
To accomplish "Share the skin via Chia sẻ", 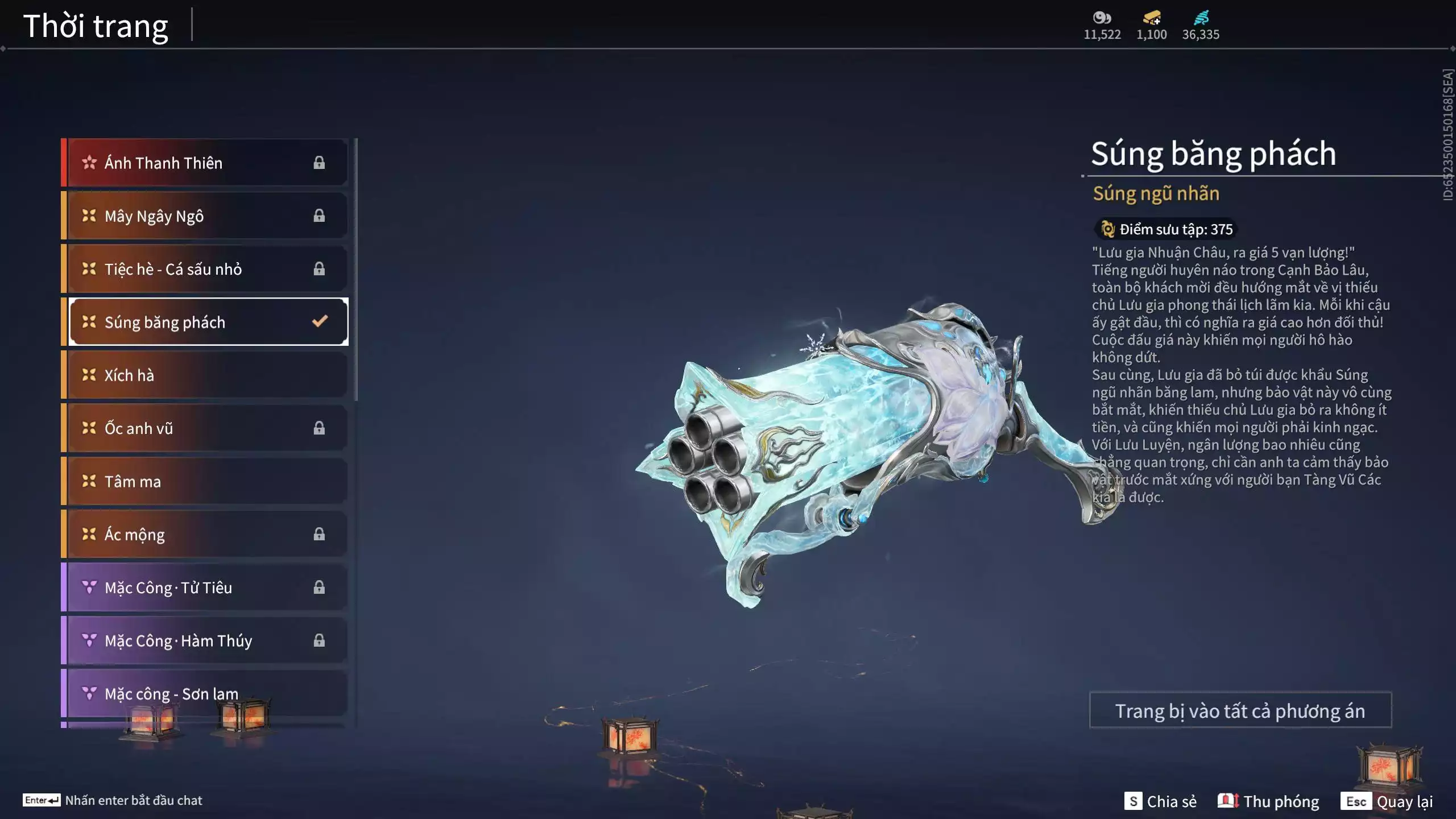I will click(1160, 801).
